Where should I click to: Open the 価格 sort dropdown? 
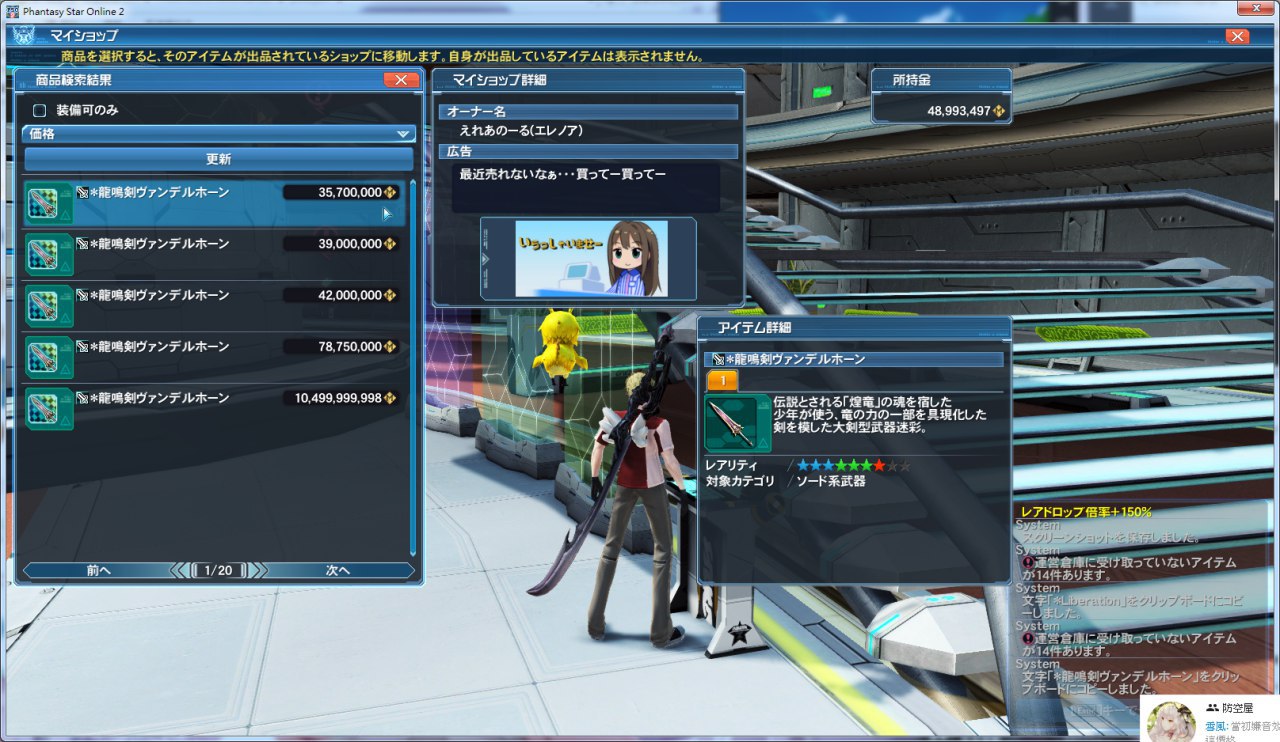click(x=218, y=134)
